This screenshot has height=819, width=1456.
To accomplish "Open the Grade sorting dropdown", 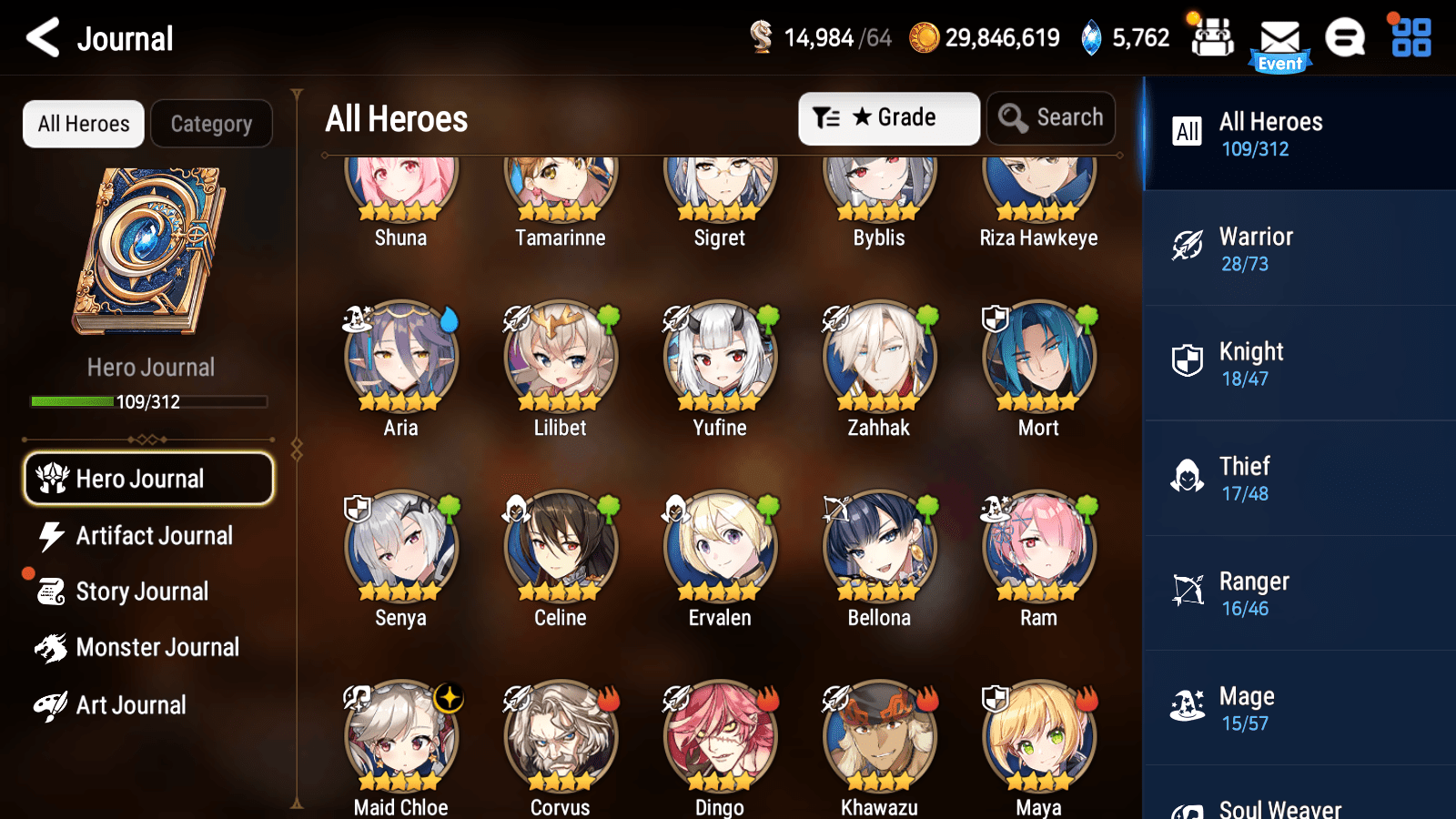I will (x=888, y=117).
